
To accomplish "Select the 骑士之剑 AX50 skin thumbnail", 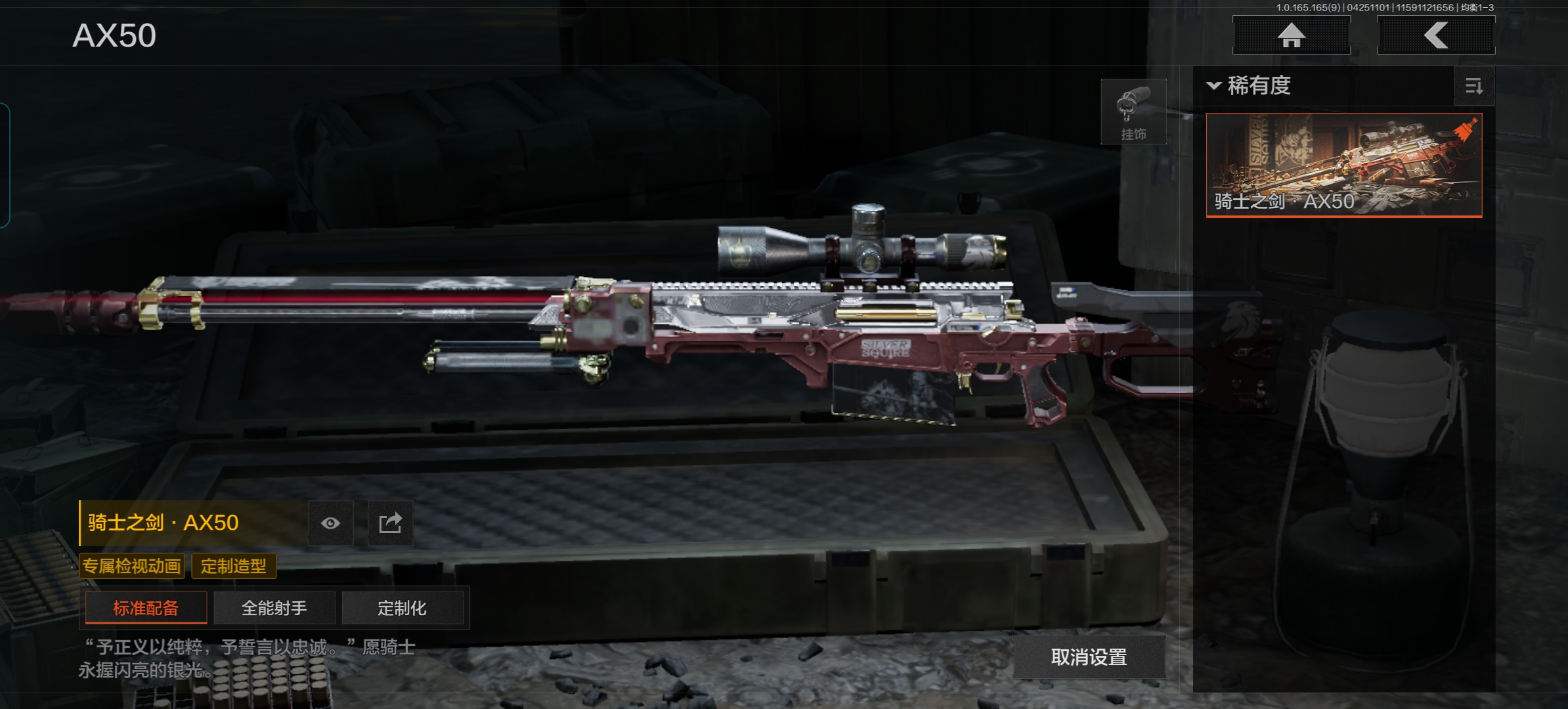I will click(x=1344, y=165).
